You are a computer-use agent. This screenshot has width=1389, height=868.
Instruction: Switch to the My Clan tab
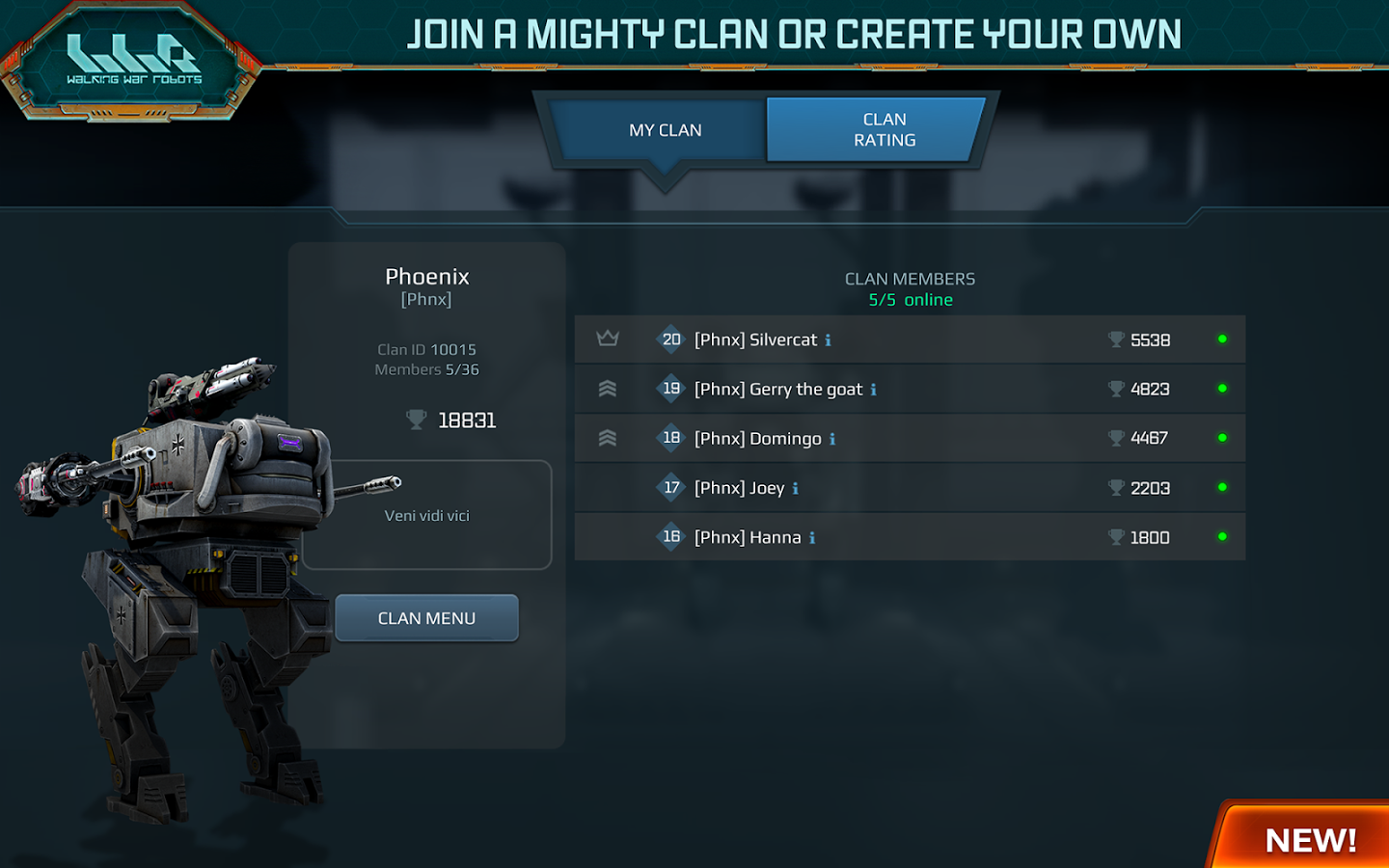tap(665, 130)
